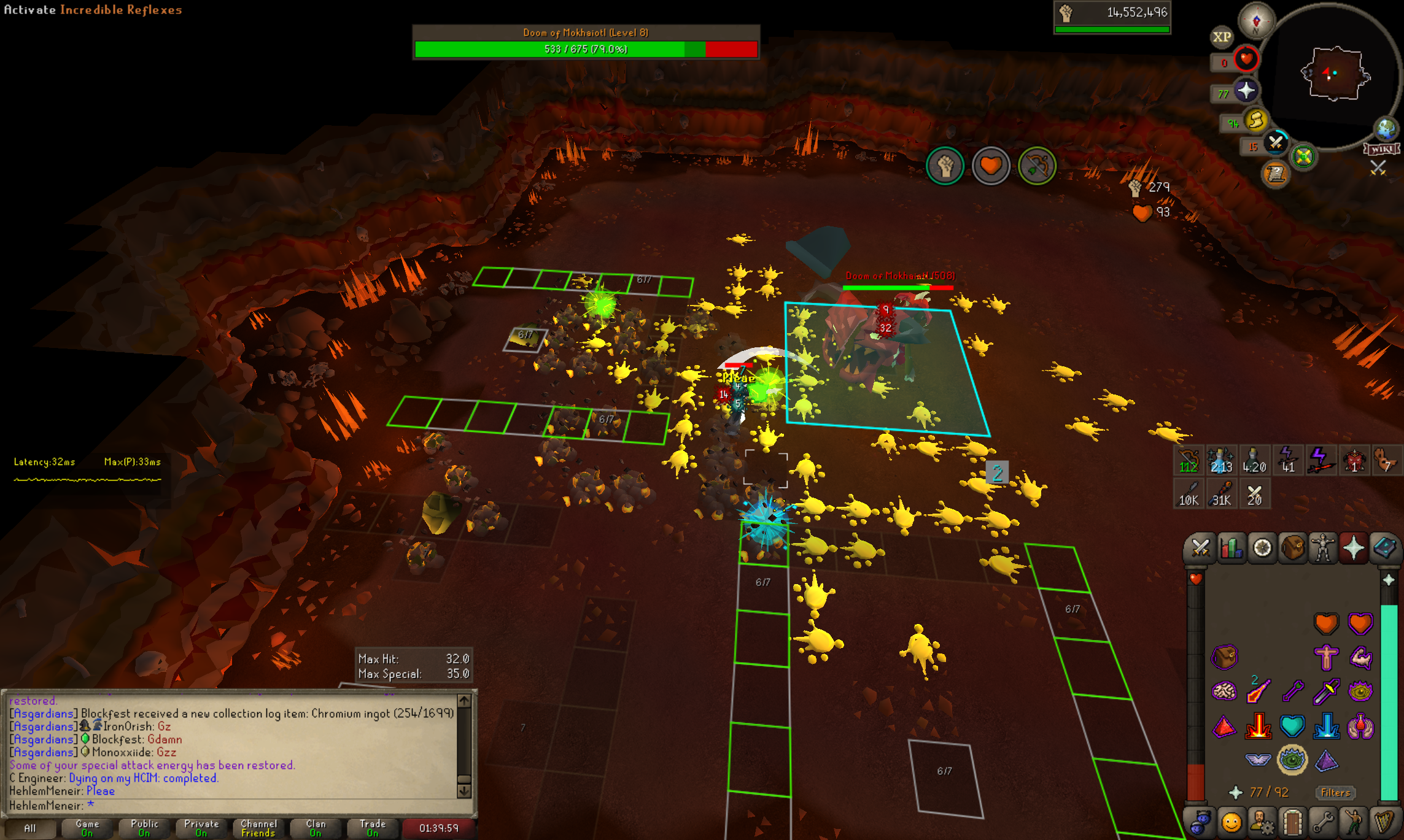The image size is (1404, 840).
Task: Open the Combat Options tab
Action: [x=1200, y=548]
